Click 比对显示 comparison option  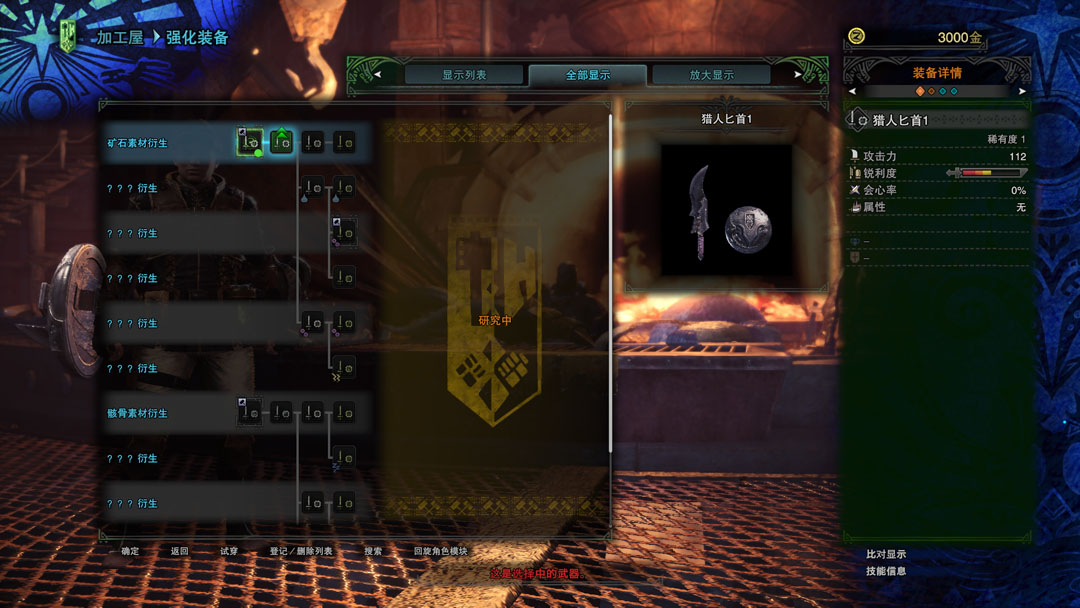click(886, 554)
